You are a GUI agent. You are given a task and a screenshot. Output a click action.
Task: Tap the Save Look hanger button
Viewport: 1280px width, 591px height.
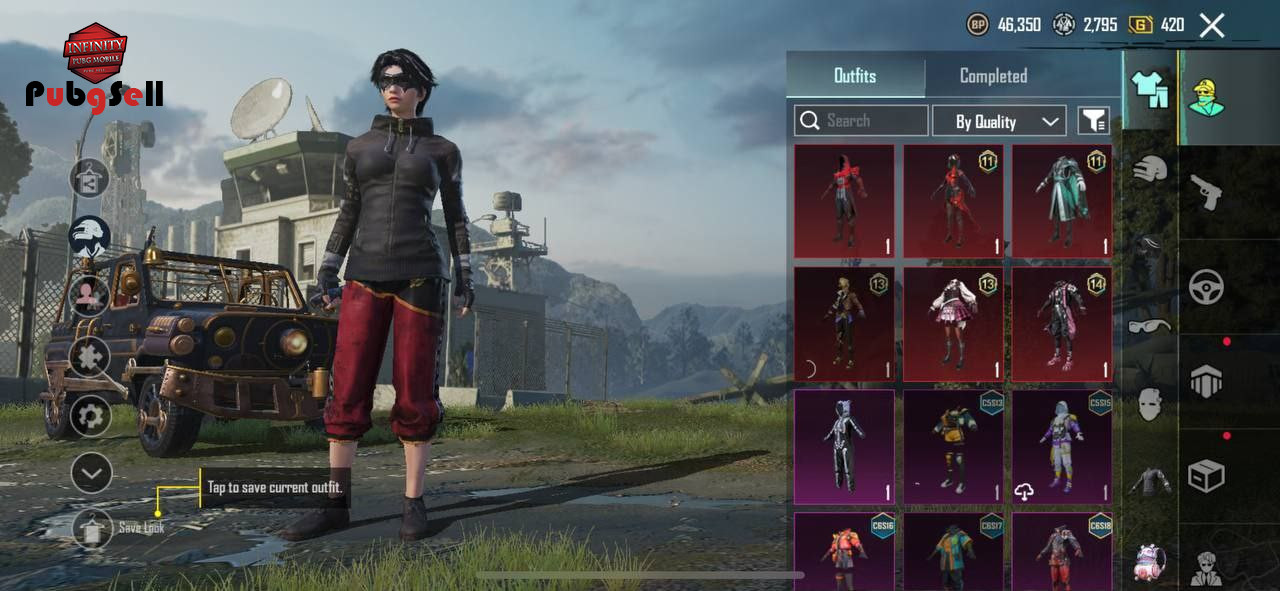click(x=92, y=530)
